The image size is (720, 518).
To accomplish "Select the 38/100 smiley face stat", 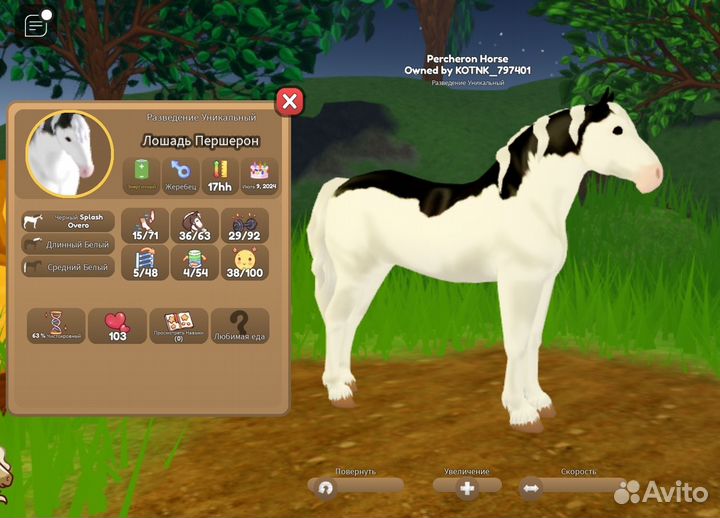I will (245, 264).
